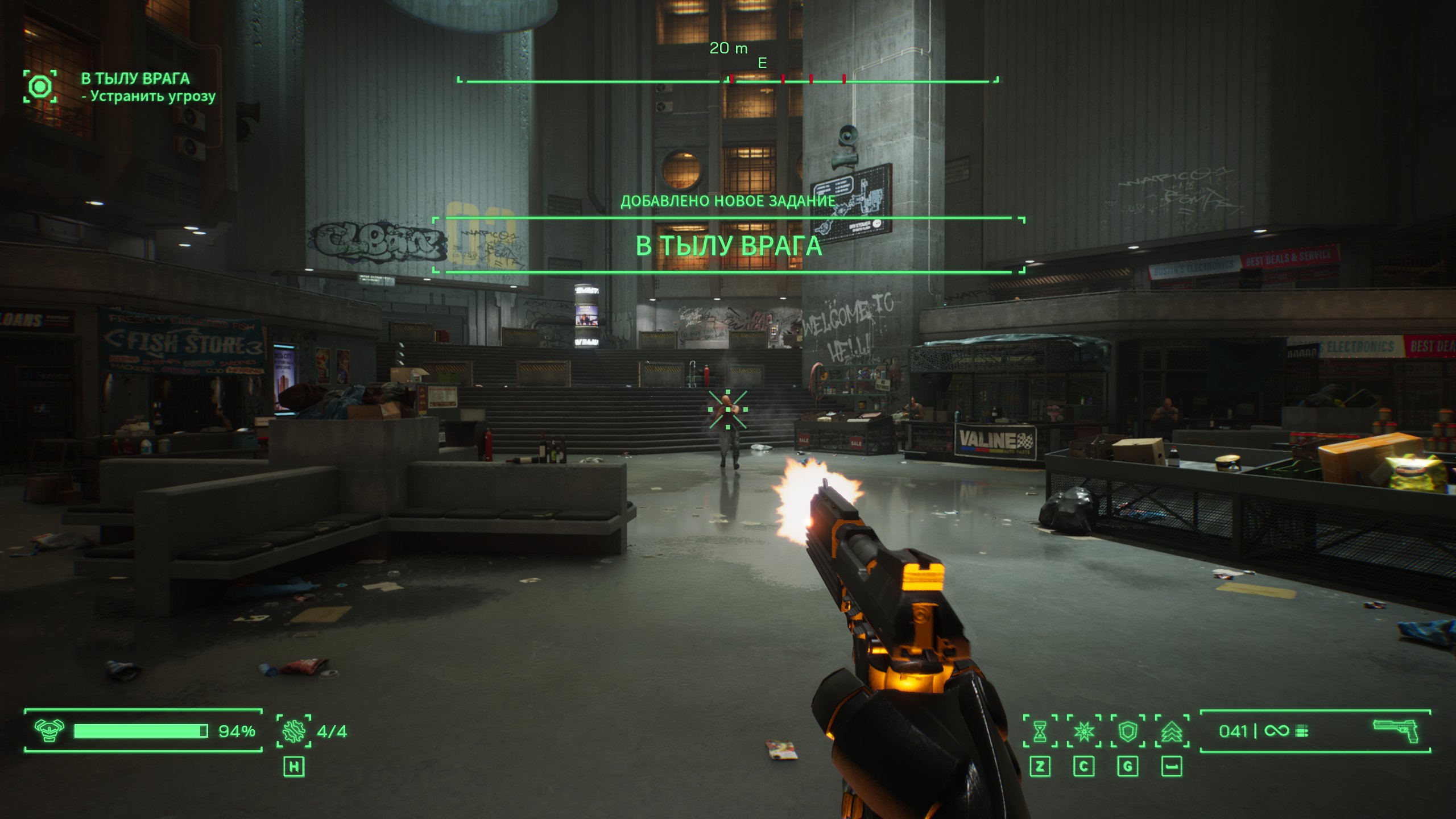Use the wrench repair charge icon
This screenshot has height=819, width=1456.
[293, 731]
